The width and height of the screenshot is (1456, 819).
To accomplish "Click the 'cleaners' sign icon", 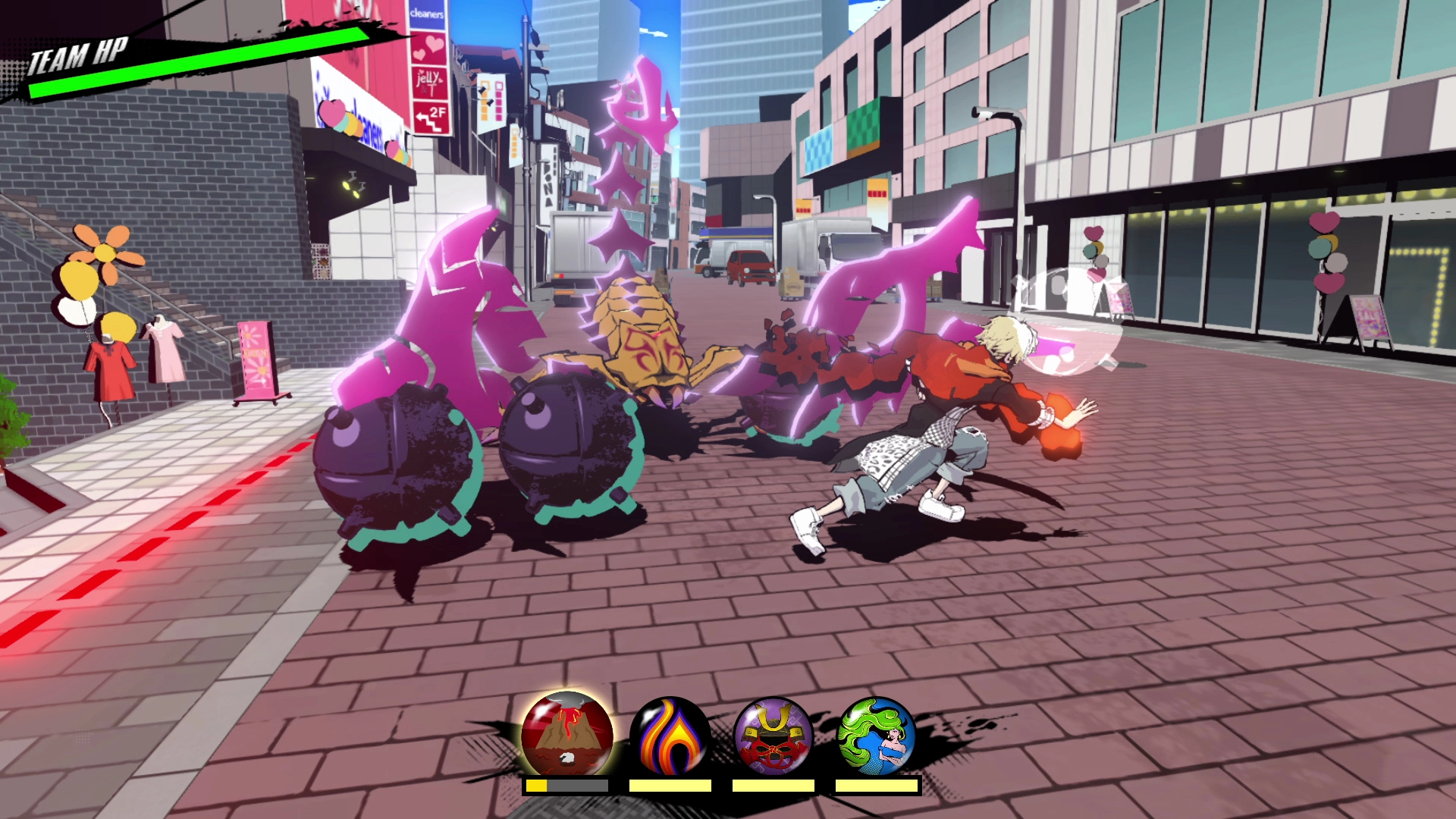I will [427, 15].
